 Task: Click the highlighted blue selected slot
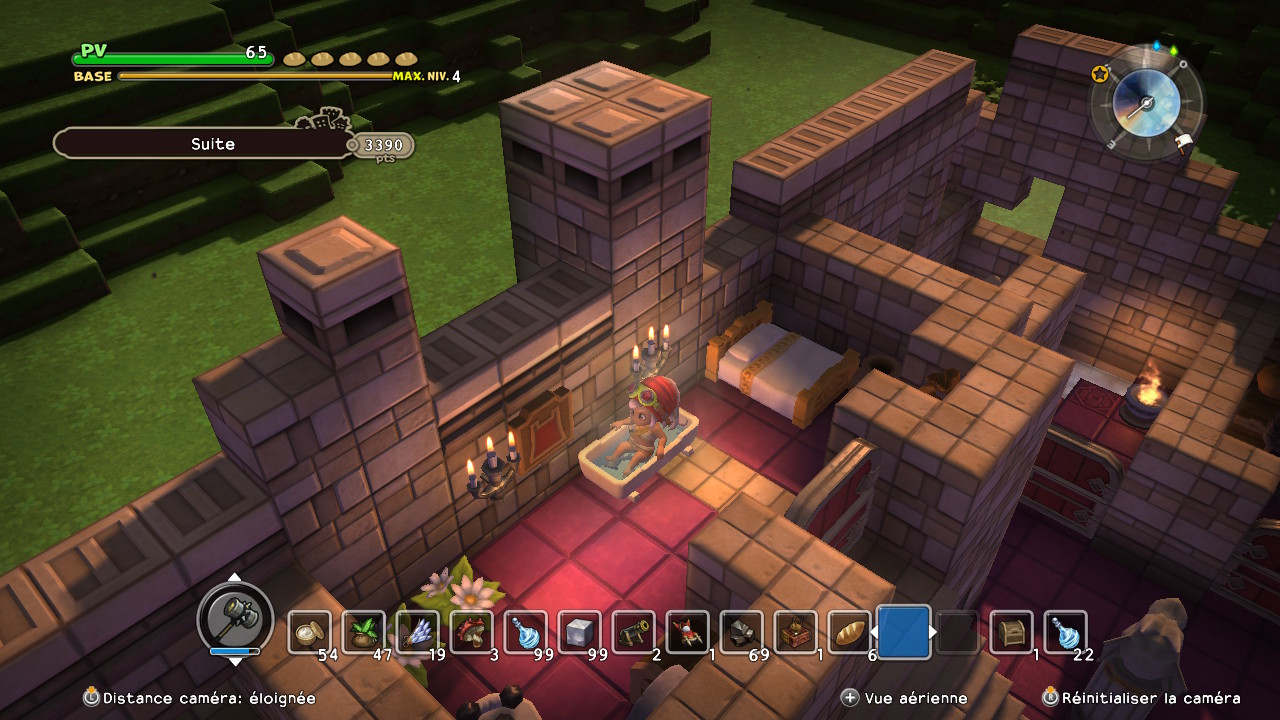point(904,632)
